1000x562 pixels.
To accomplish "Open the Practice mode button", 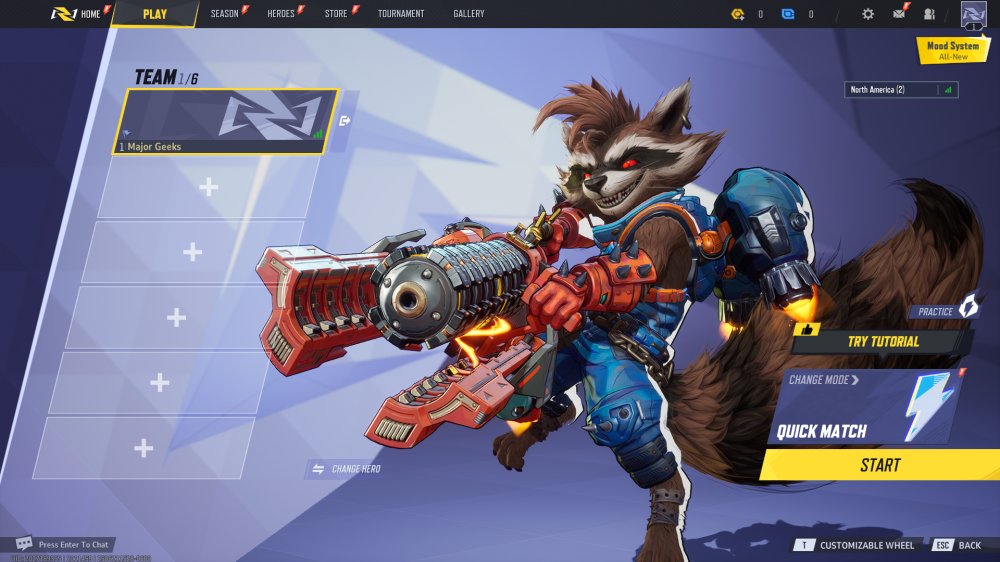I will pos(944,311).
